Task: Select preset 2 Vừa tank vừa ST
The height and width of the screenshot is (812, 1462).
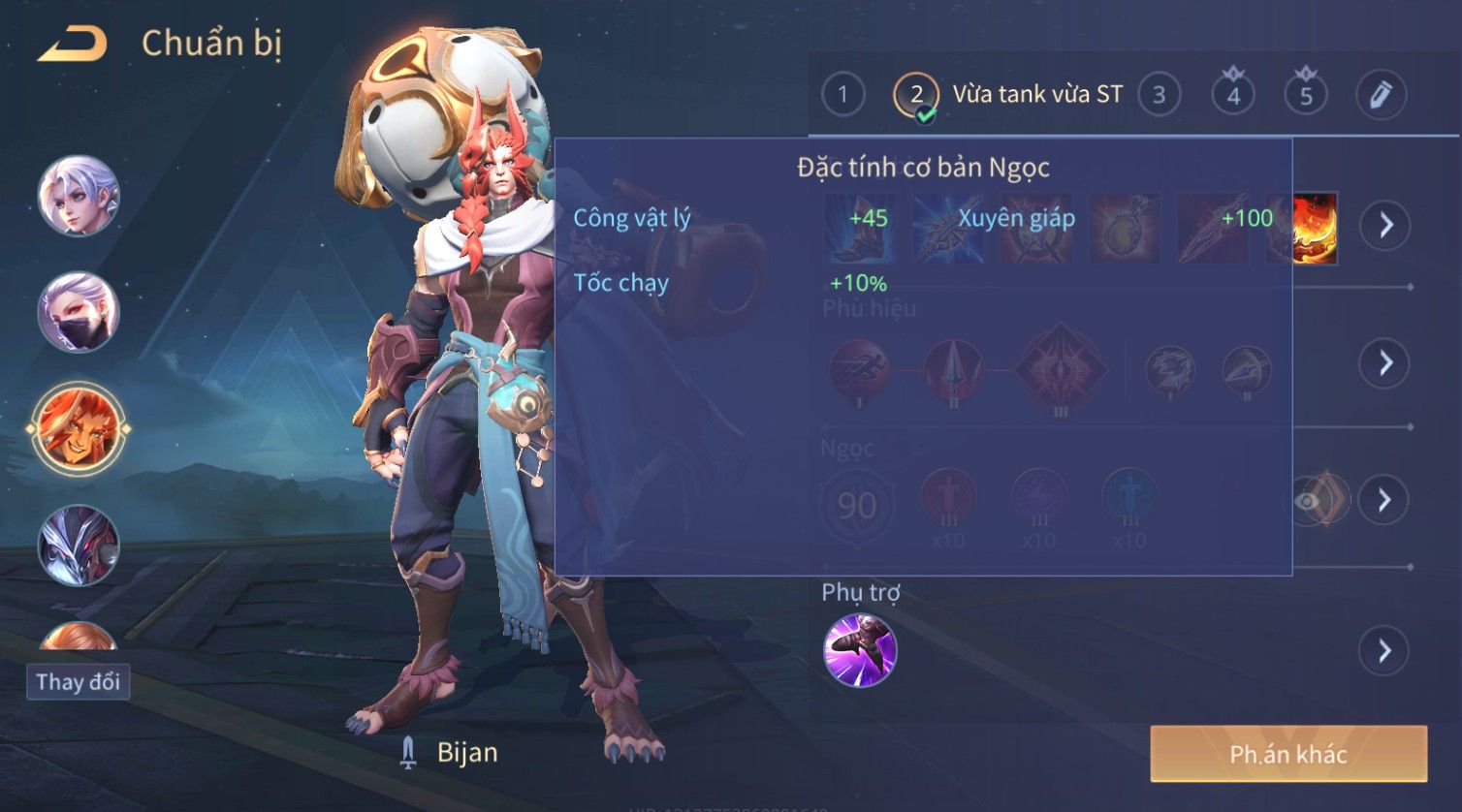Action: (x=1008, y=95)
